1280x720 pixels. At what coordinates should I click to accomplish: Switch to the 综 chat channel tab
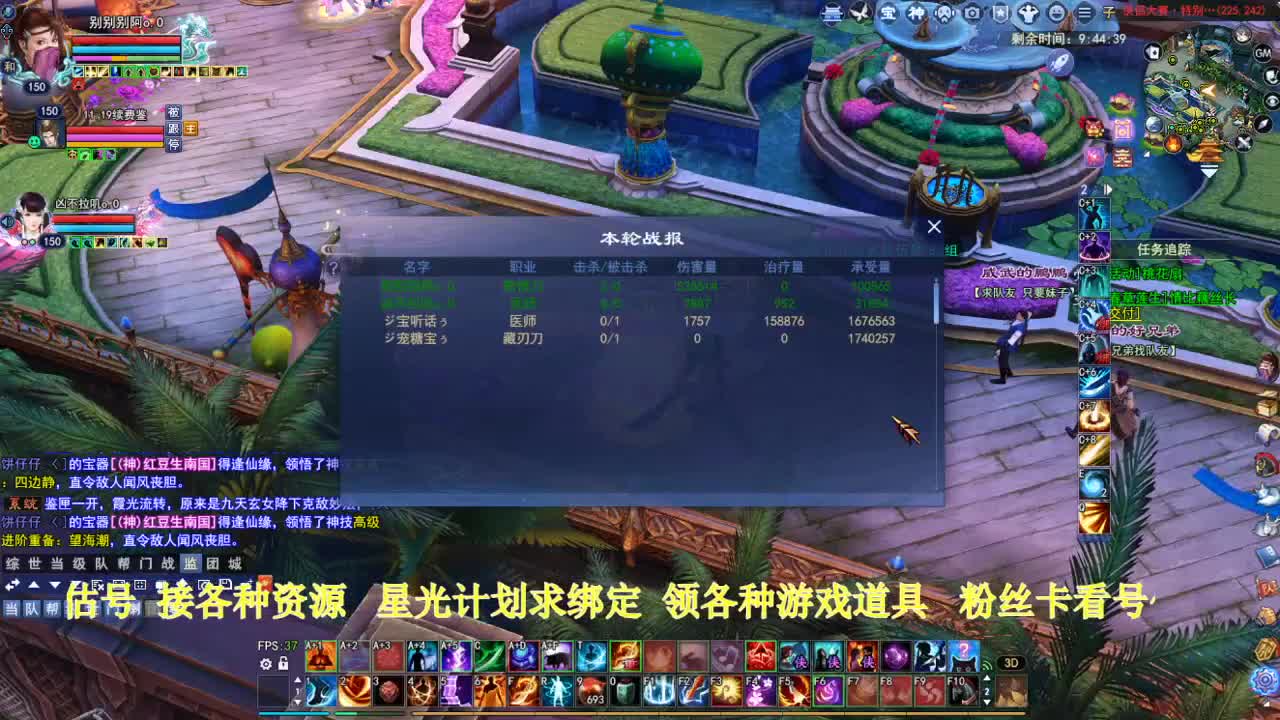[11, 563]
